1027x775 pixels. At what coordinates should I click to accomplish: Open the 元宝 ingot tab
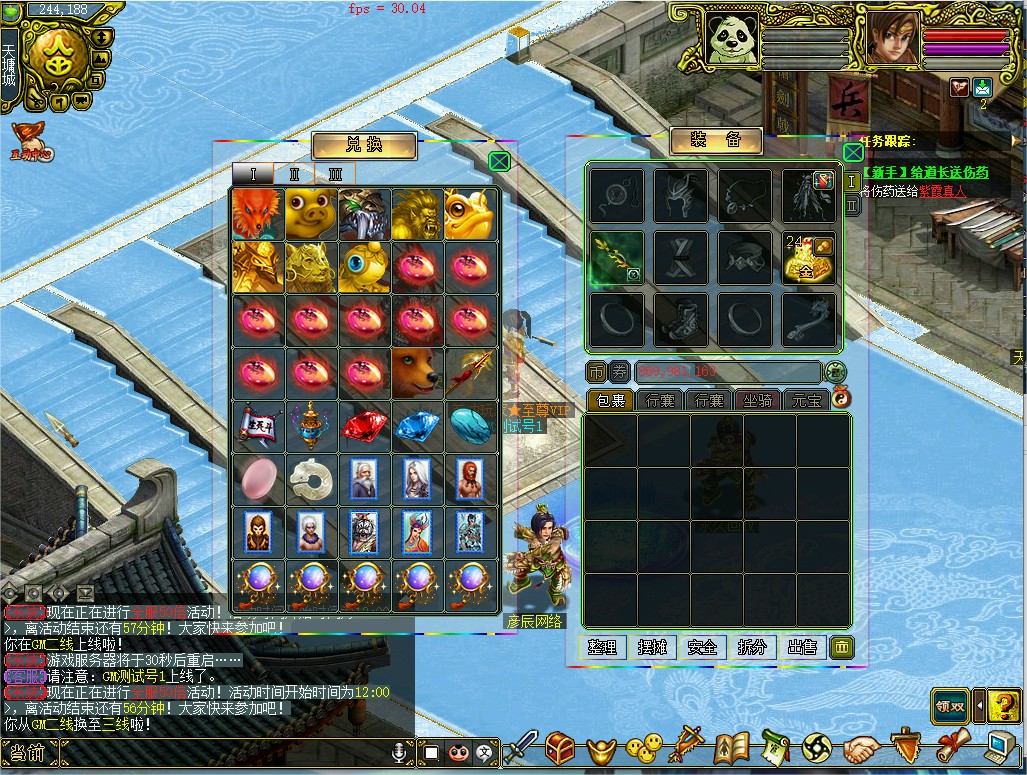point(806,400)
